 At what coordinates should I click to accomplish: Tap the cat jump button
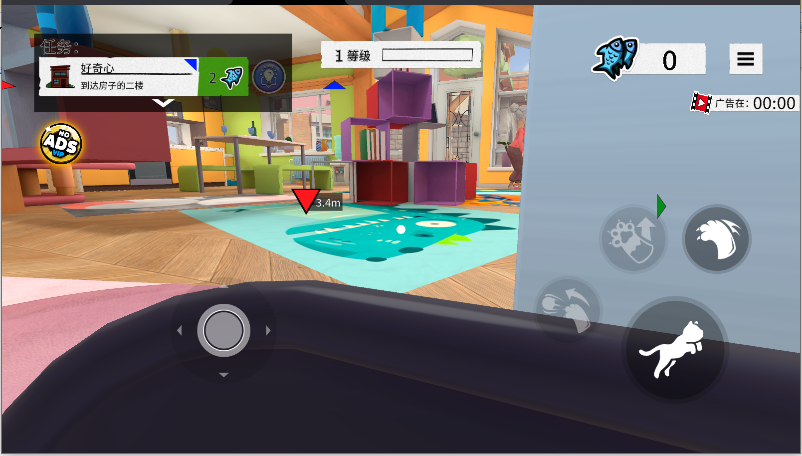pyautogui.click(x=675, y=350)
